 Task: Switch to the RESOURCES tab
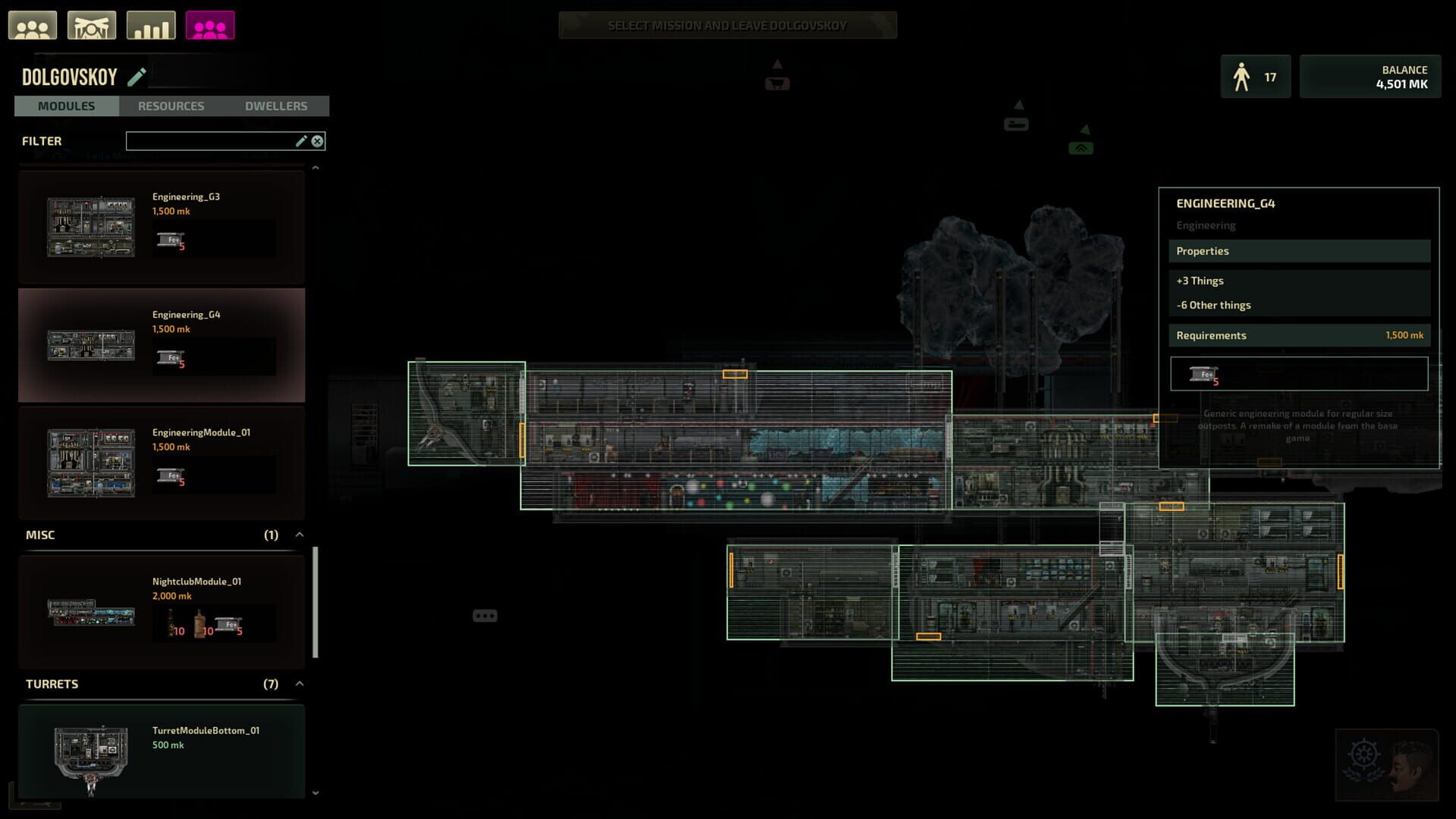click(x=171, y=105)
